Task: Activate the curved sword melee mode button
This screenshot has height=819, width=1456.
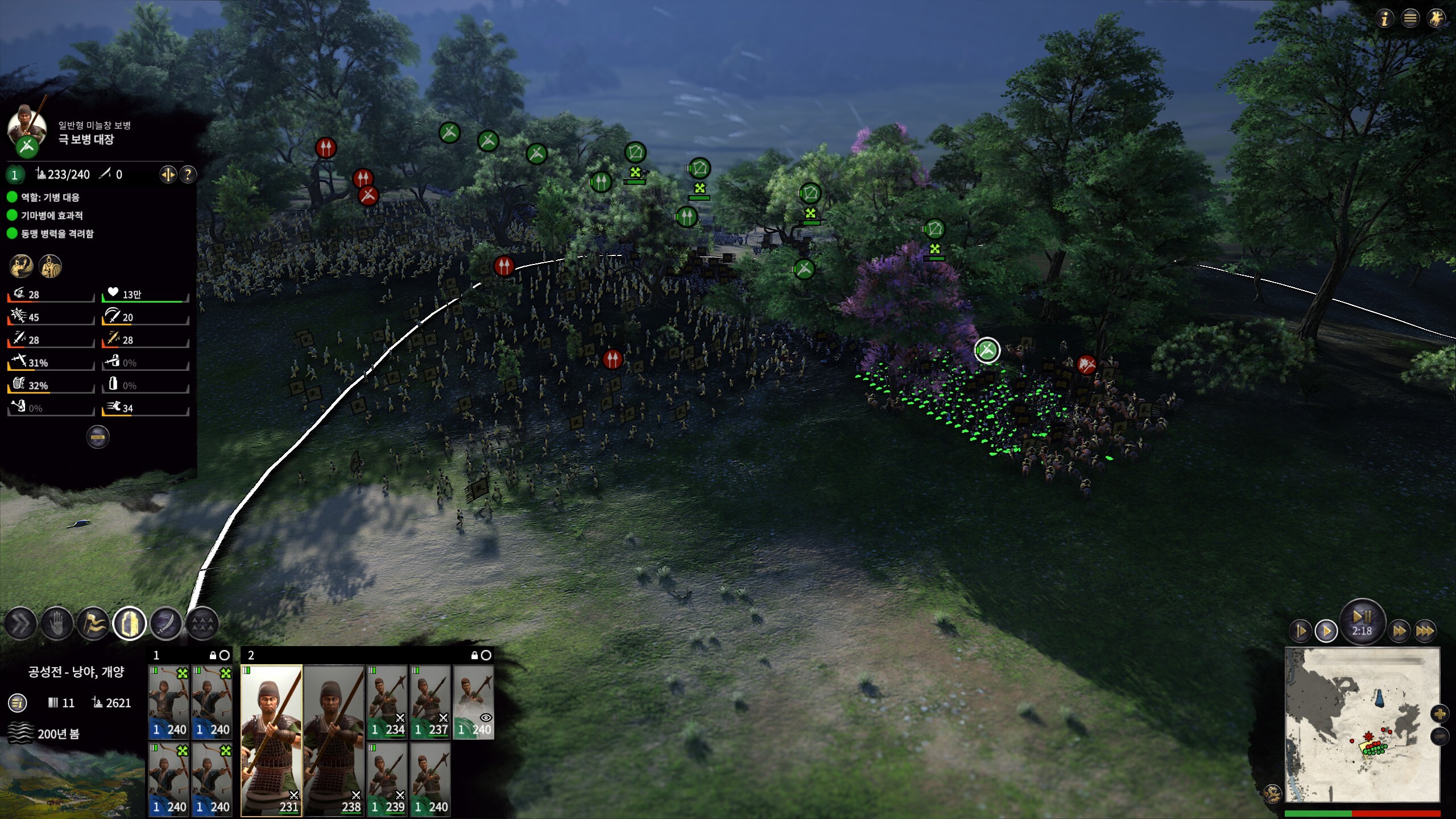Action: click(166, 624)
